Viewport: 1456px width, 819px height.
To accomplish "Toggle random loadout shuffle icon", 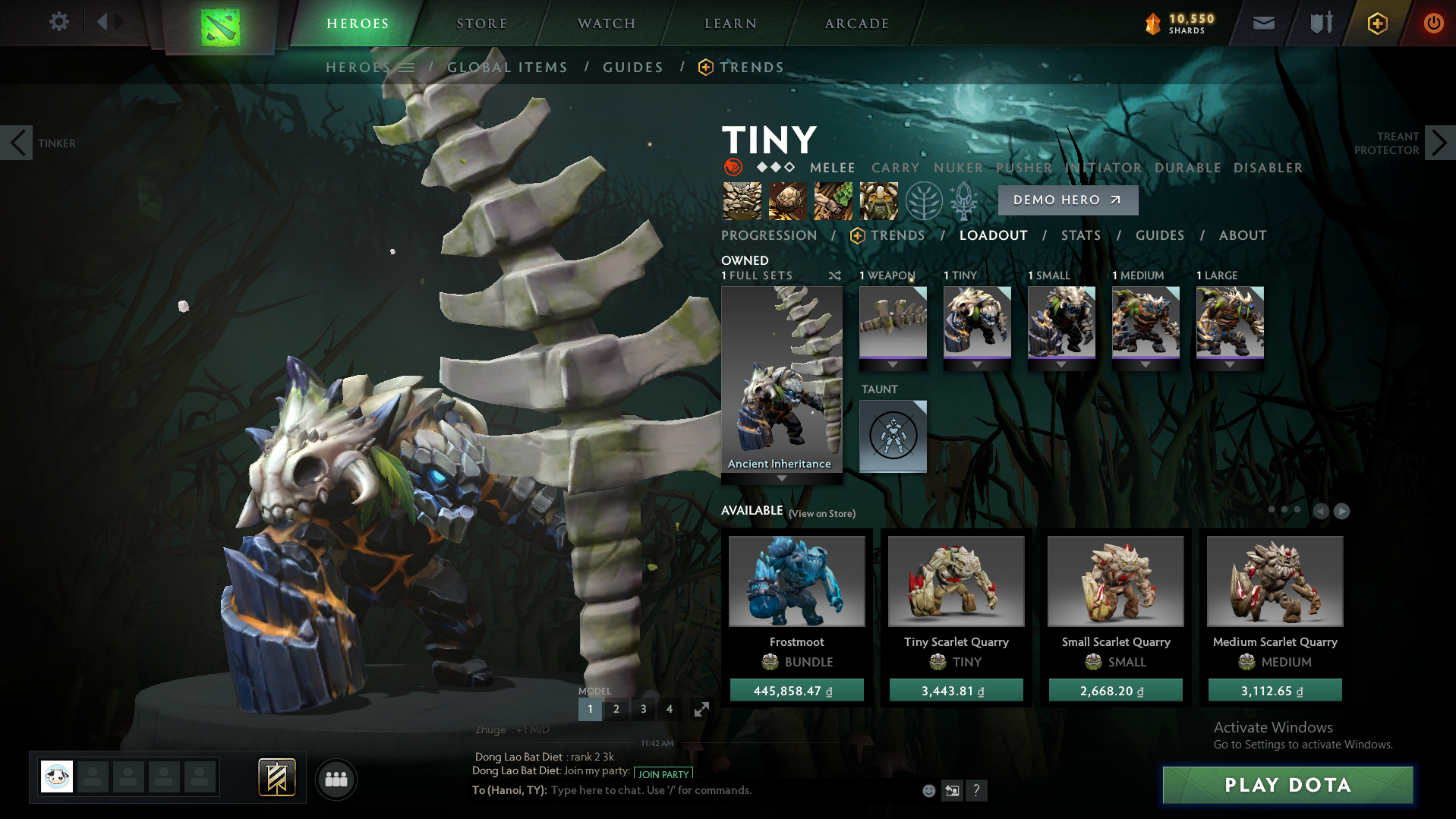I will pyautogui.click(x=834, y=276).
